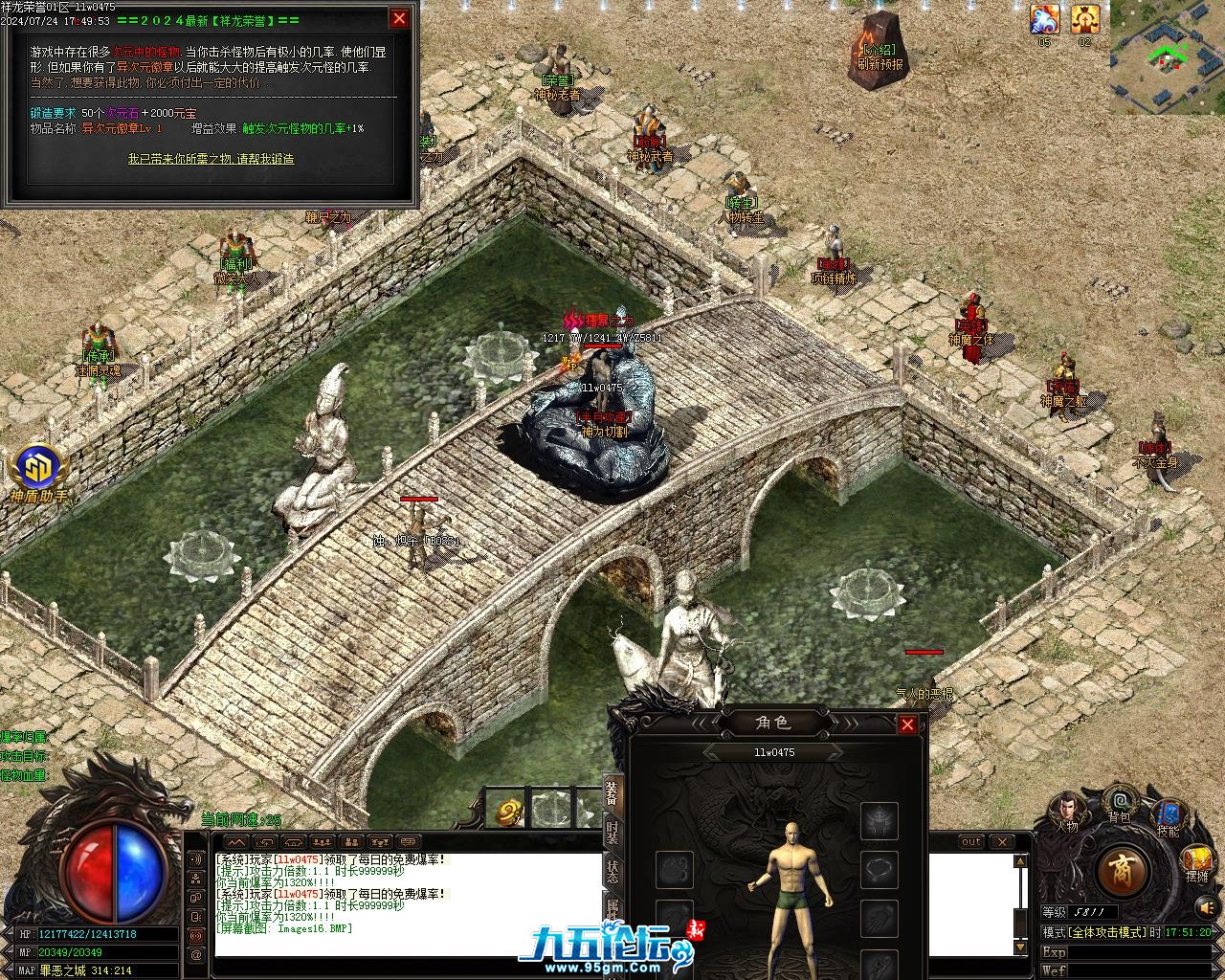Viewport: 1225px width, 980px height.
Task: Open the 技能 skills book
Action: pyautogui.click(x=1168, y=818)
